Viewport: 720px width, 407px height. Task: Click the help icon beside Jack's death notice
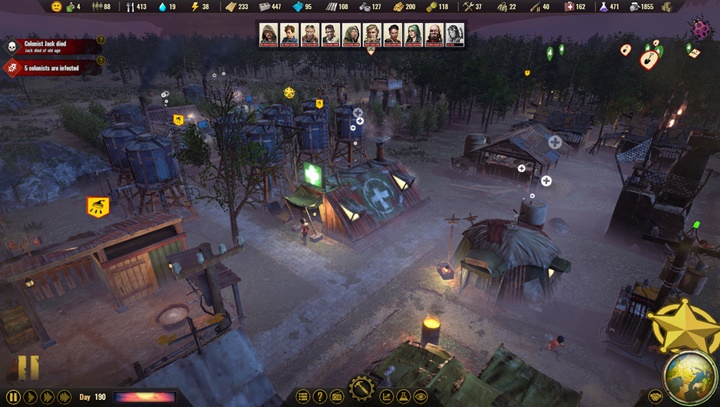(101, 40)
